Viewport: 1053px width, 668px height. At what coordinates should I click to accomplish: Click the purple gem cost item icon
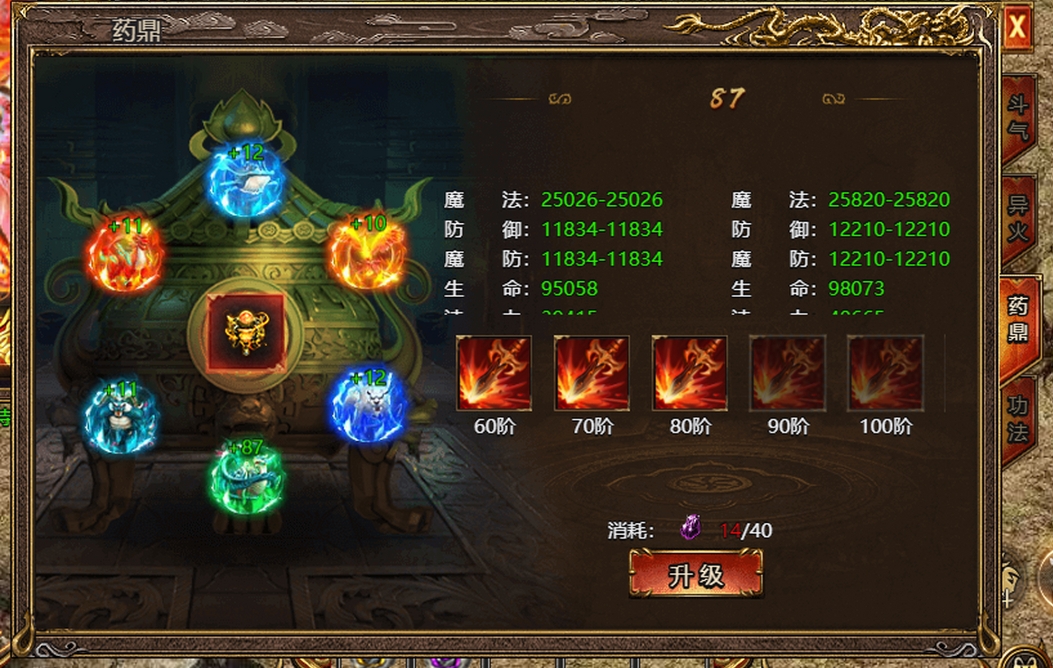690,529
